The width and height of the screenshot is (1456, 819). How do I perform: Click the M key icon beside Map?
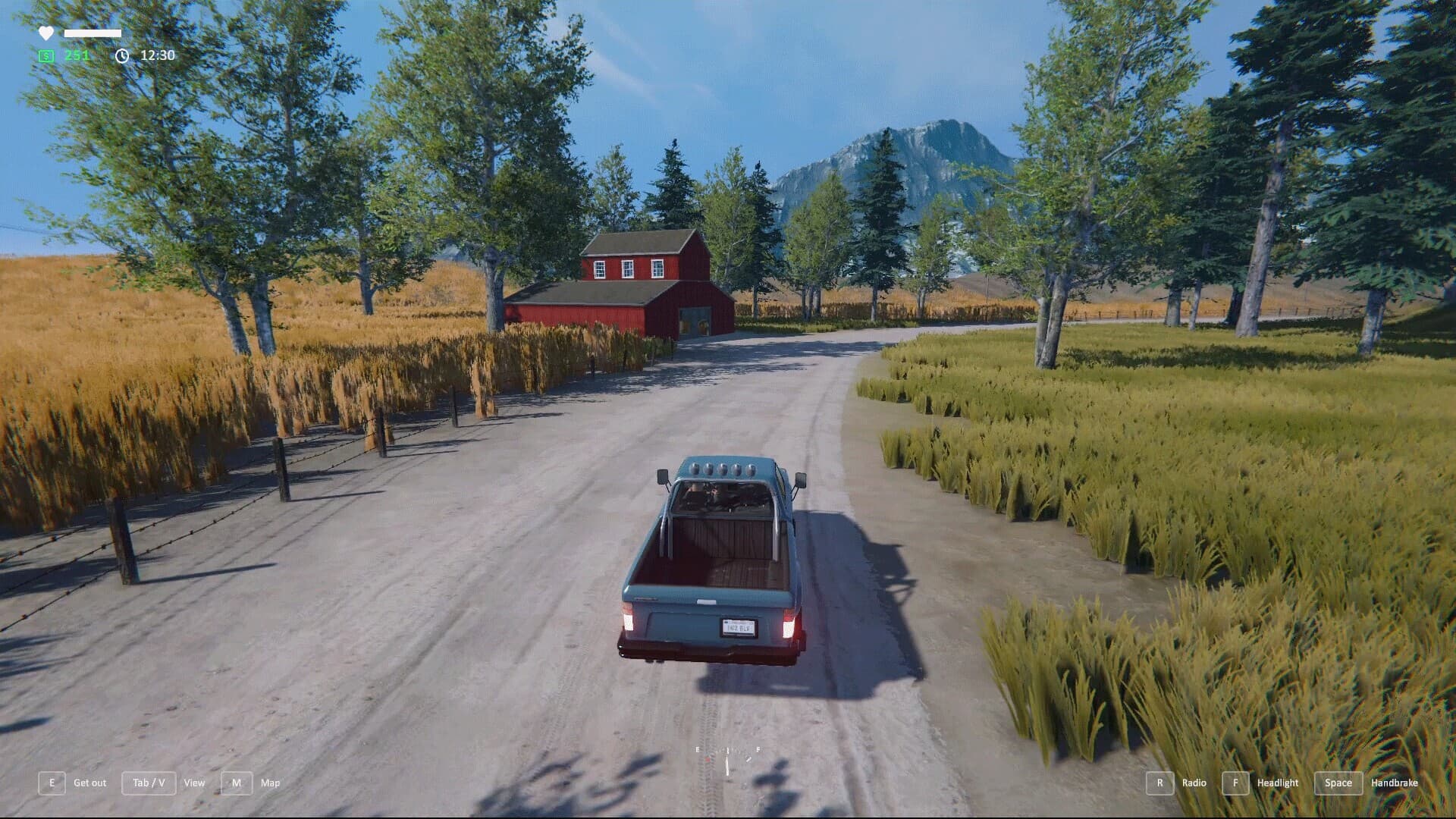coord(238,783)
